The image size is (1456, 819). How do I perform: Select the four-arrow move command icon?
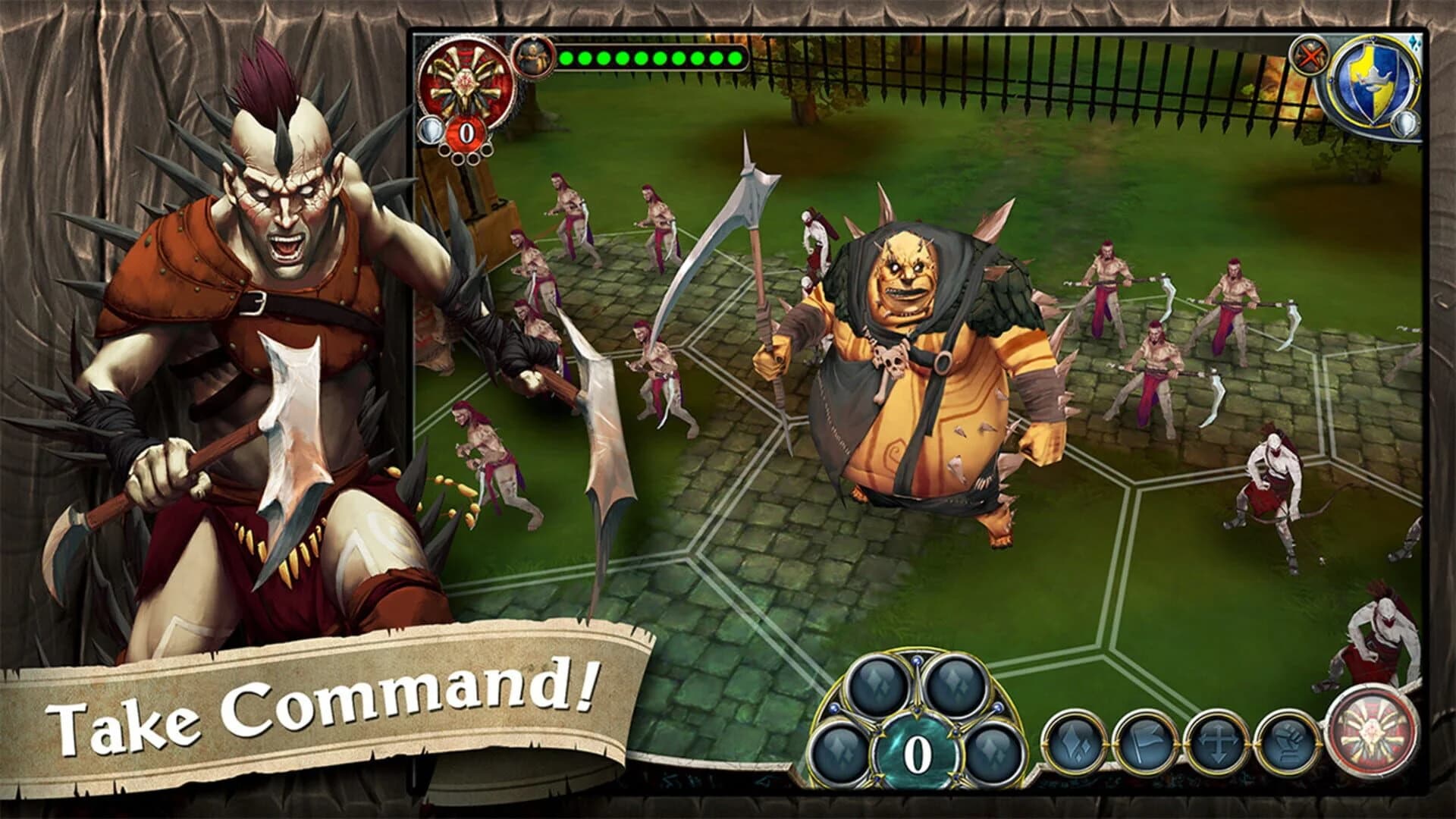1217,741
